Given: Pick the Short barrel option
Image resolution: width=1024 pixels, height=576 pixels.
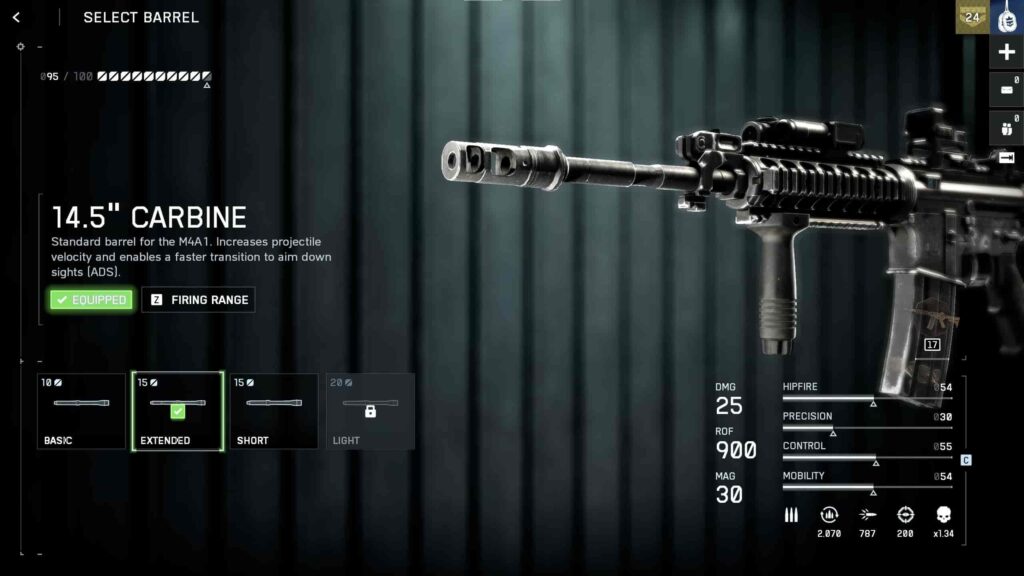Looking at the screenshot, I should pos(273,411).
